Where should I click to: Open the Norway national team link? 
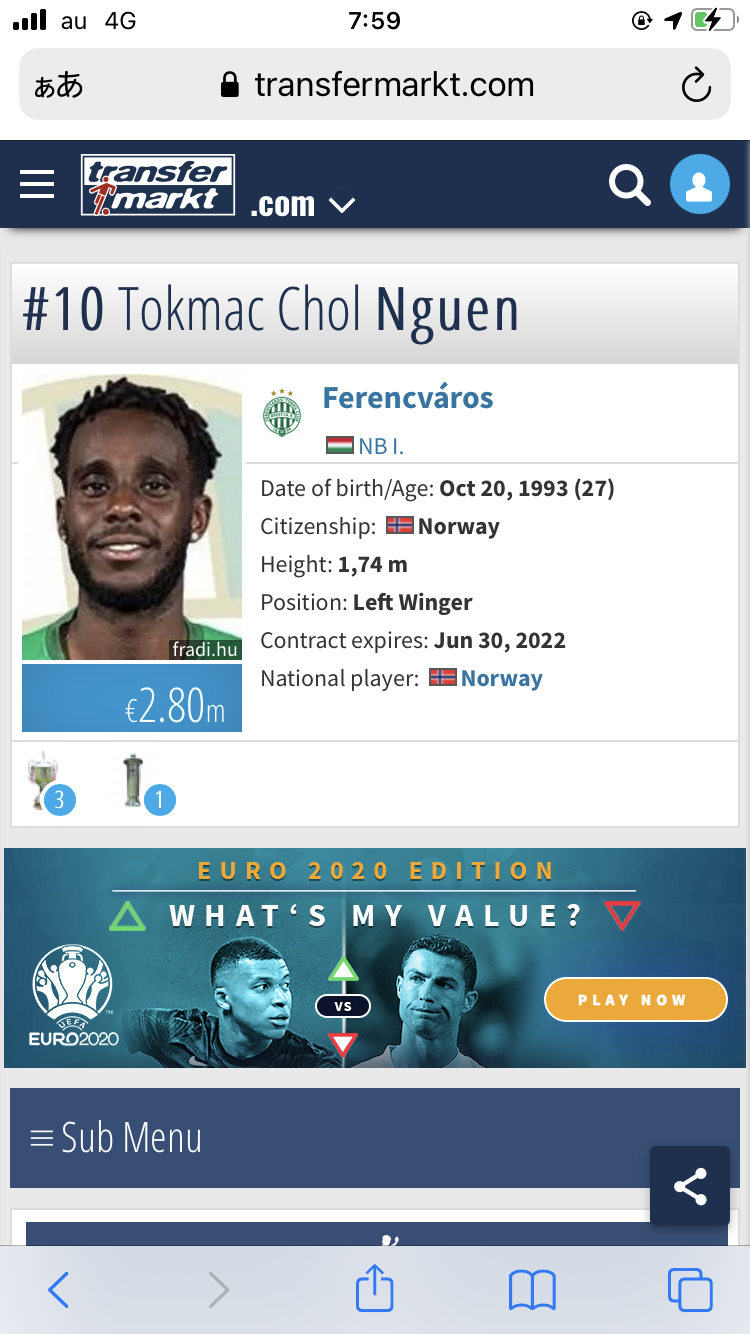coord(501,678)
